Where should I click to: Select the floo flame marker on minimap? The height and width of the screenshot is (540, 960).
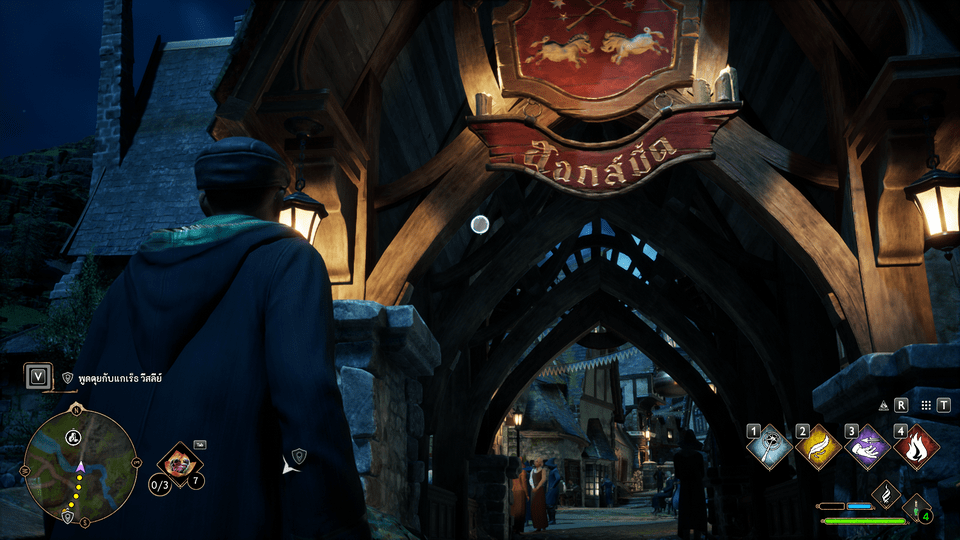pos(73,437)
